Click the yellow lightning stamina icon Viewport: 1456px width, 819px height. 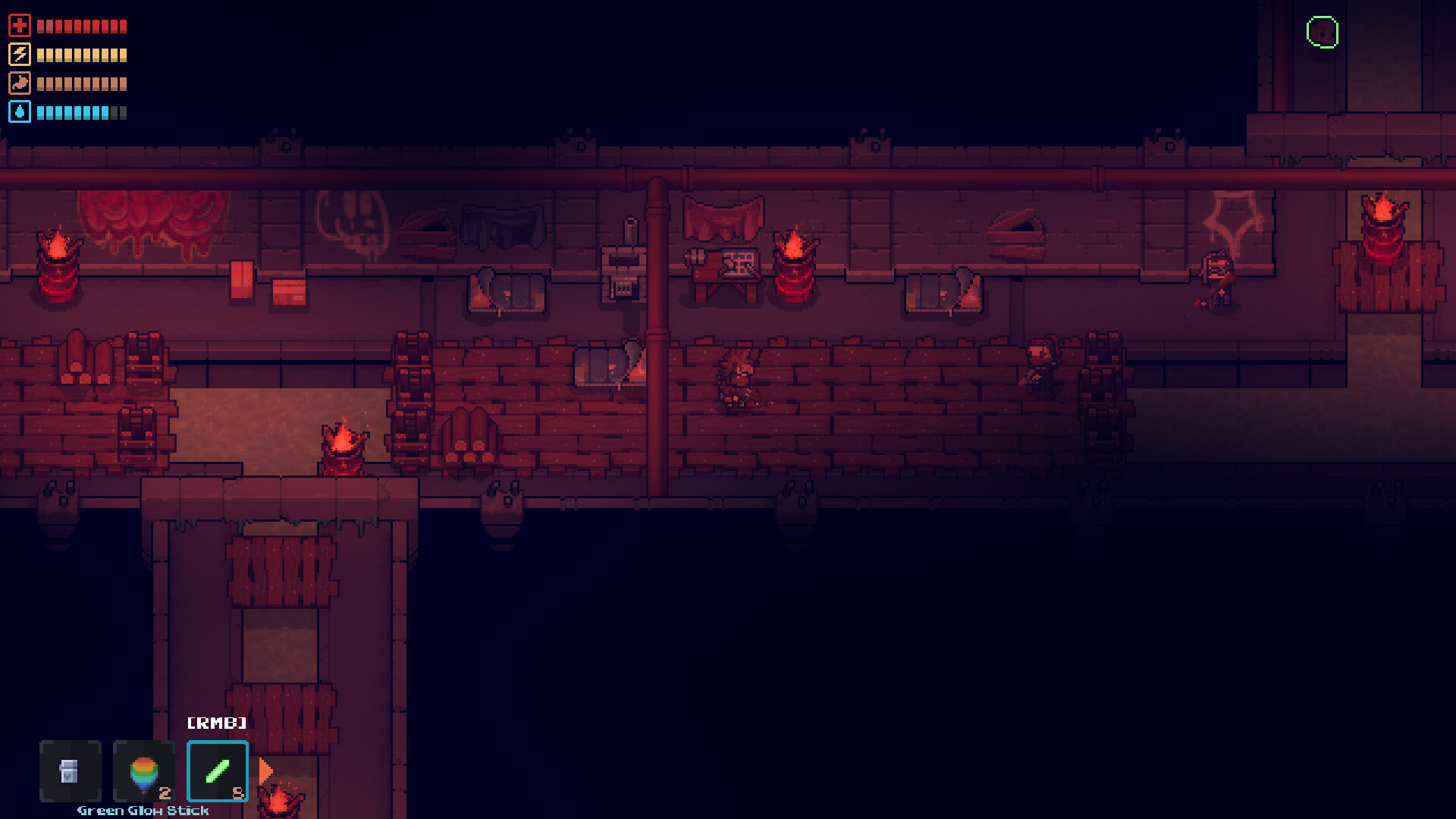coord(20,54)
